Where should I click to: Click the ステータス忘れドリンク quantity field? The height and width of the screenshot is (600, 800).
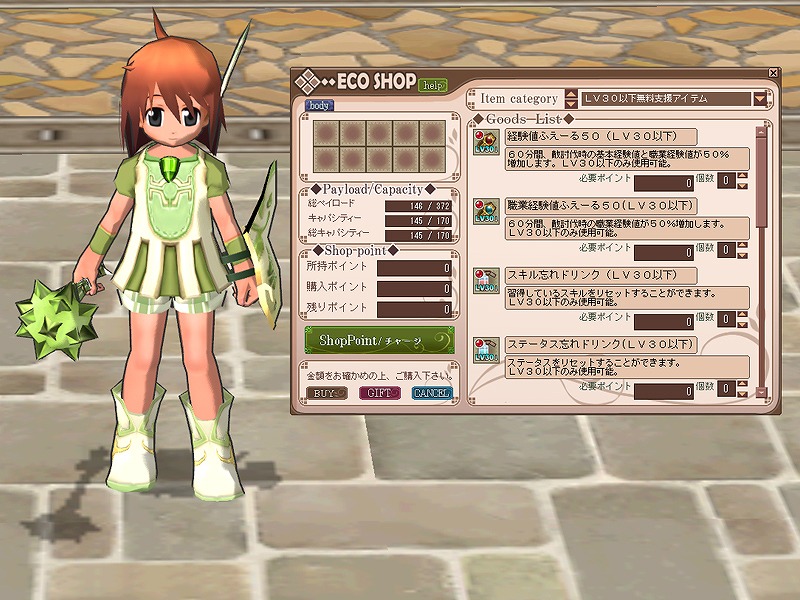click(726, 389)
